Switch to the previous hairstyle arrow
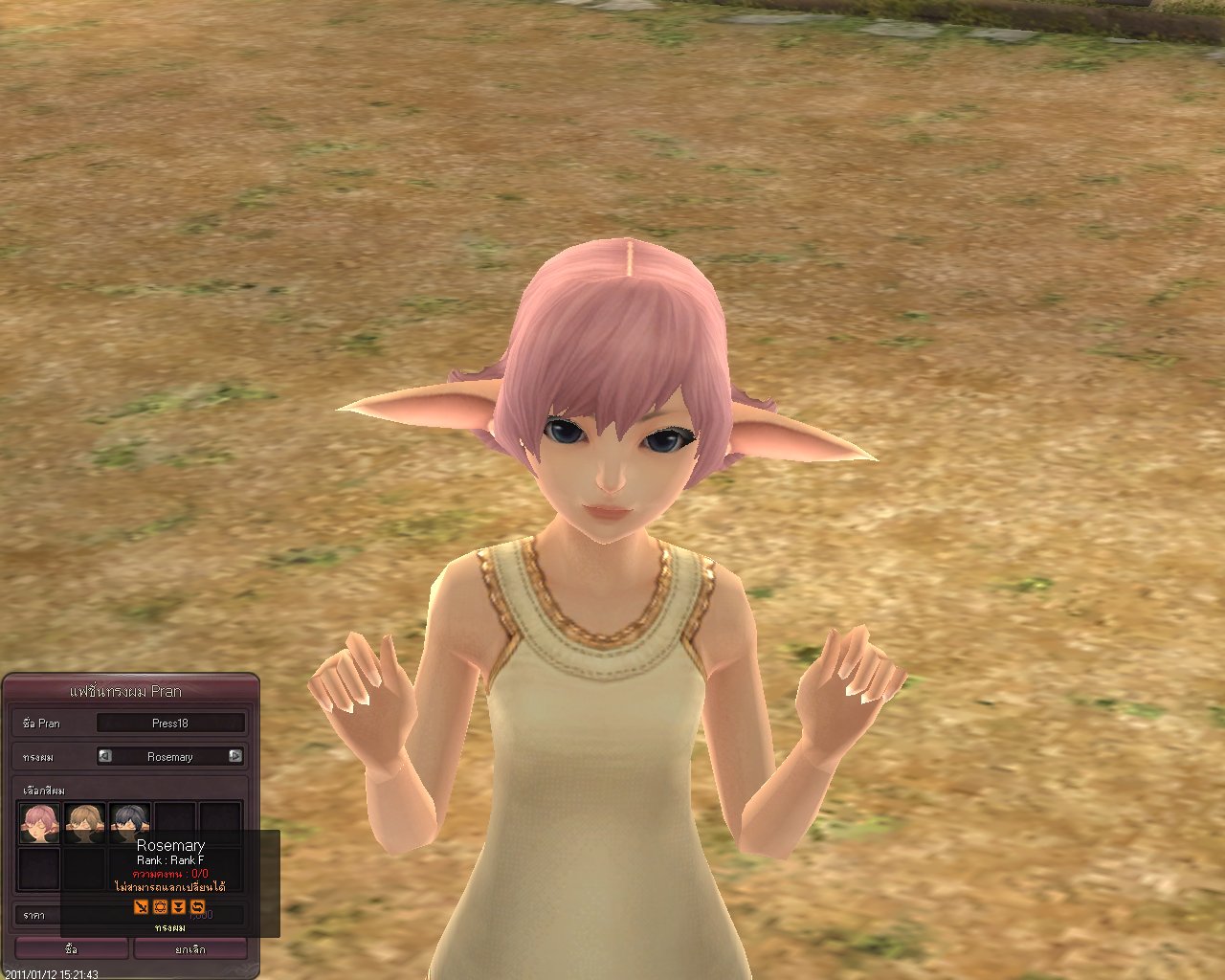1225x980 pixels. pos(105,756)
